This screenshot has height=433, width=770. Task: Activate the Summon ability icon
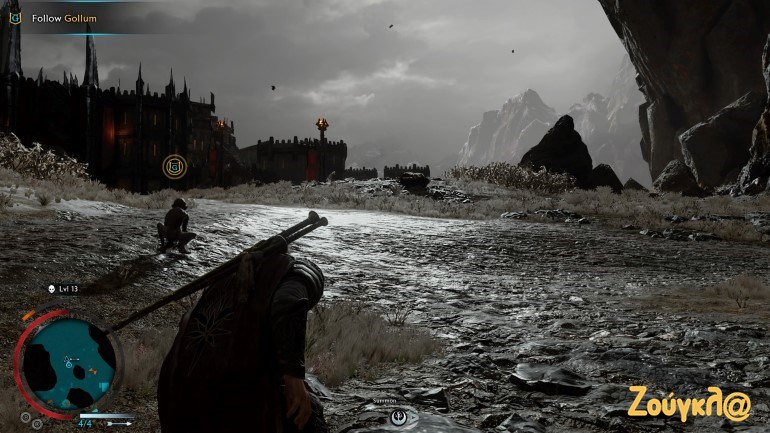click(398, 415)
